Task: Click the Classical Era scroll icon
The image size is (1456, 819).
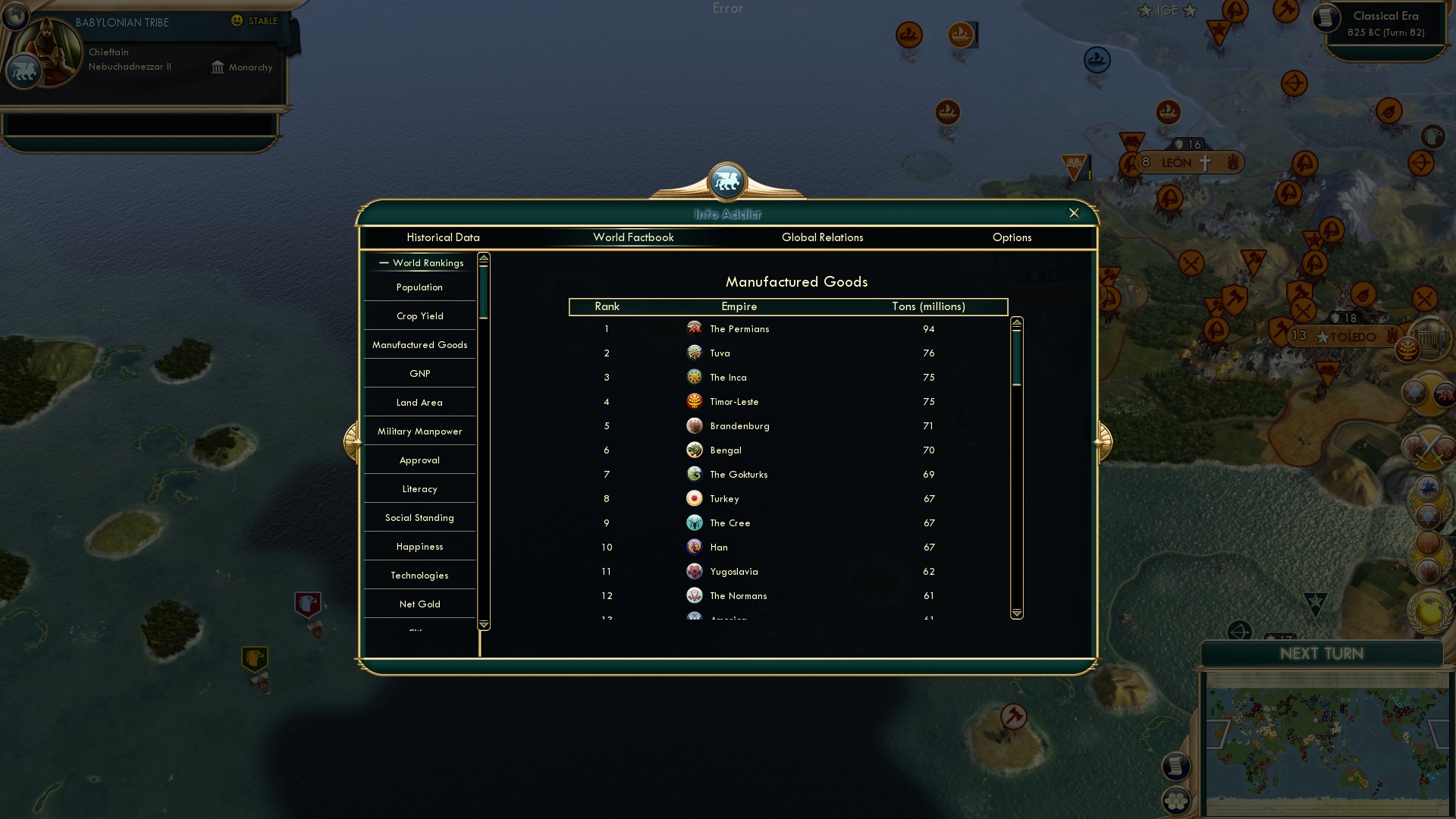Action: [x=1328, y=19]
